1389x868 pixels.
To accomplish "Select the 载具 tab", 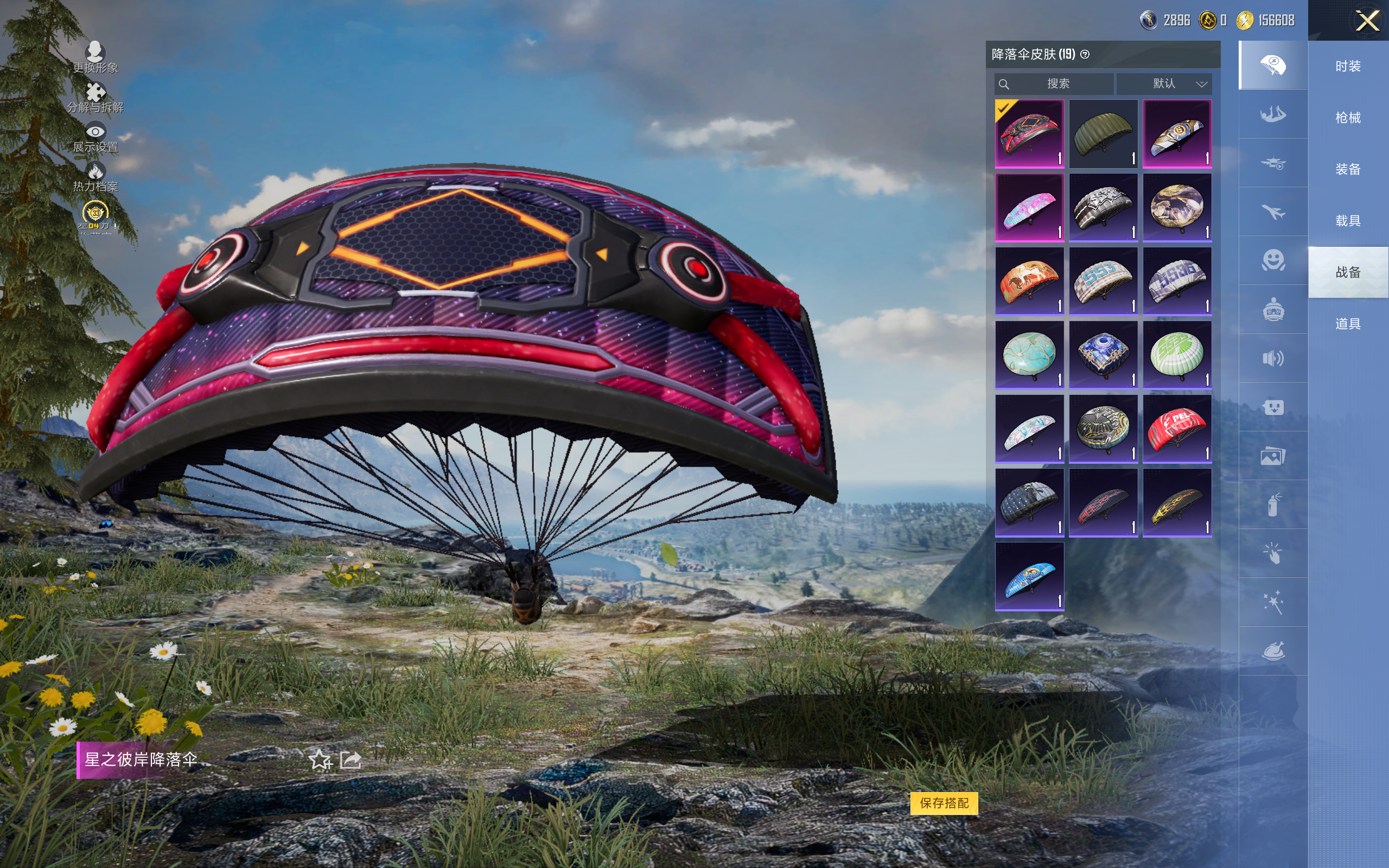I will (x=1348, y=221).
